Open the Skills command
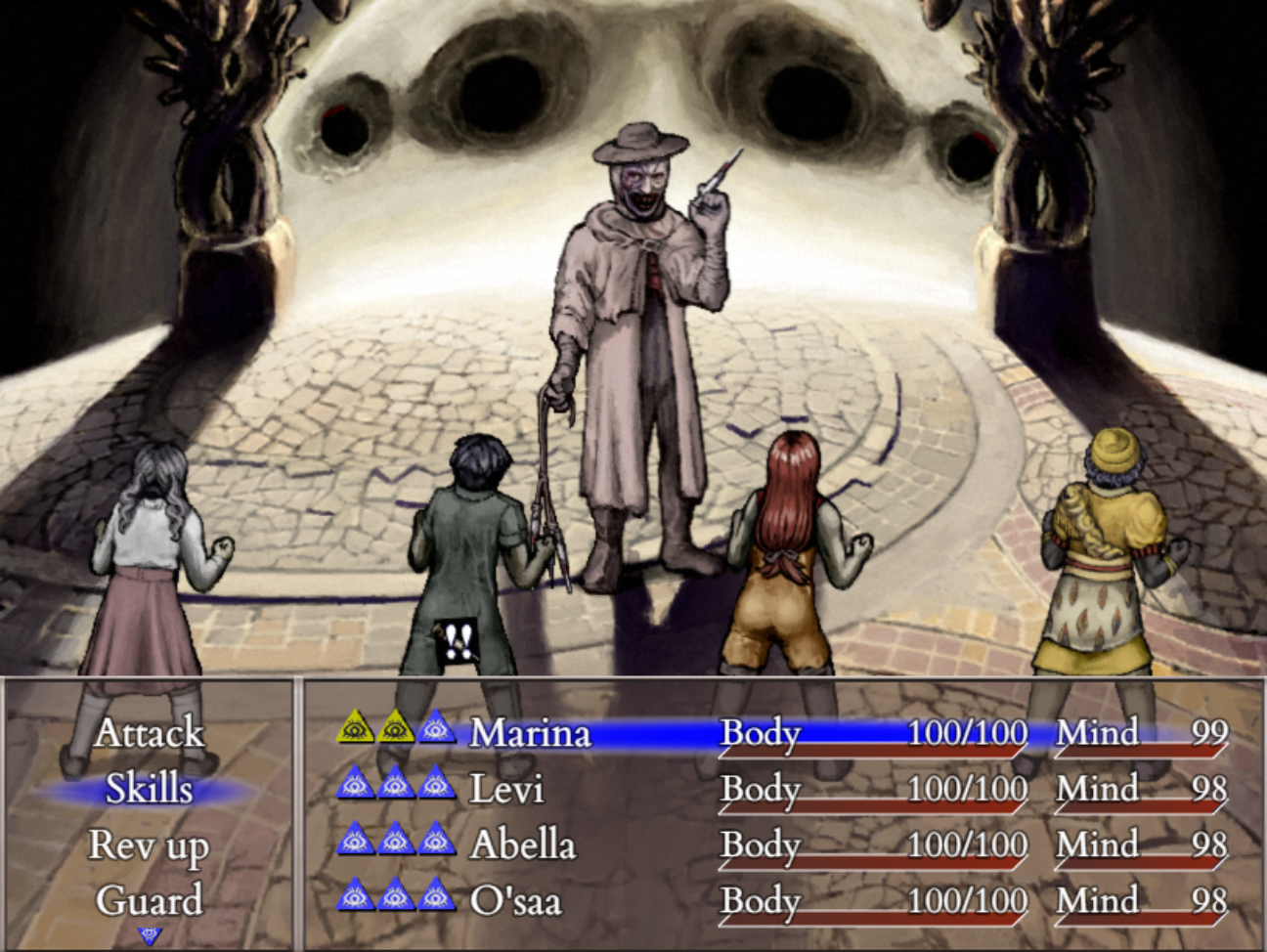1267x952 pixels. point(149,789)
